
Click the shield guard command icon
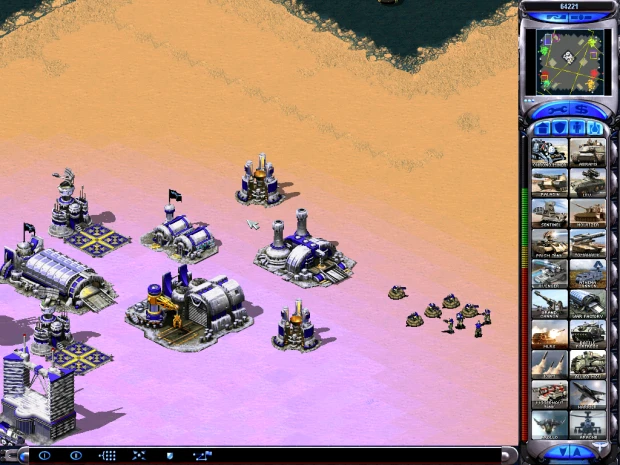click(x=170, y=455)
